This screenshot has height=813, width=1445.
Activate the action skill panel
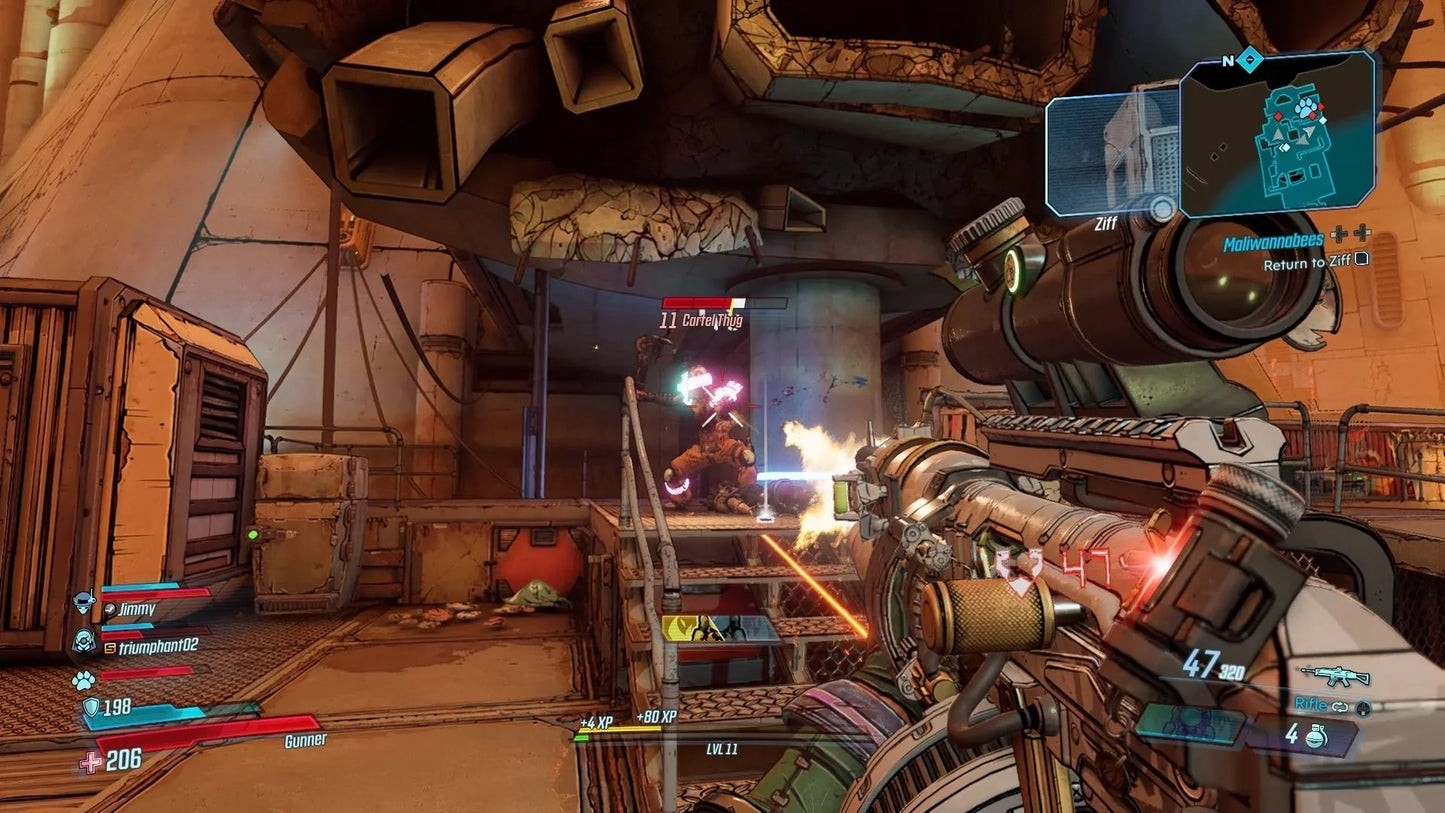click(x=1190, y=725)
